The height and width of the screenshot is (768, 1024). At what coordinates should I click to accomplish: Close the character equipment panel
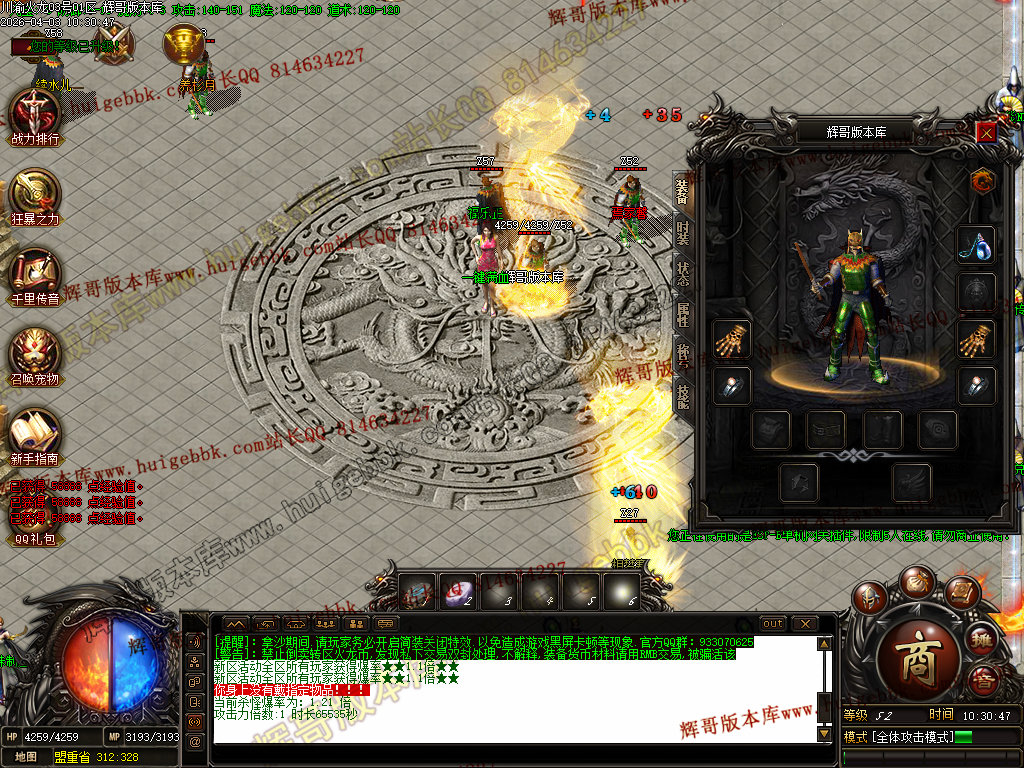pos(987,132)
